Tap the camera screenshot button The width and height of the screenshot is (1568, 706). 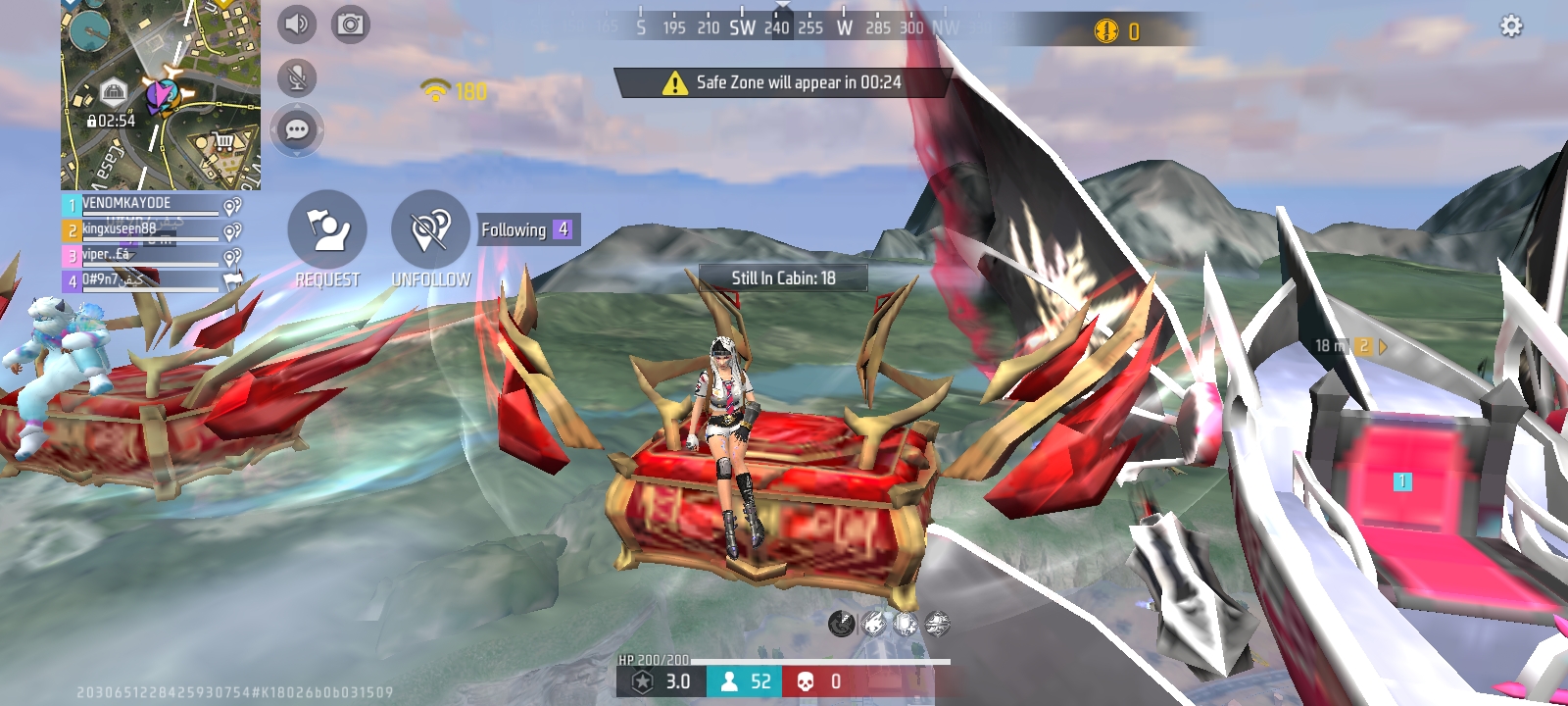click(x=350, y=25)
